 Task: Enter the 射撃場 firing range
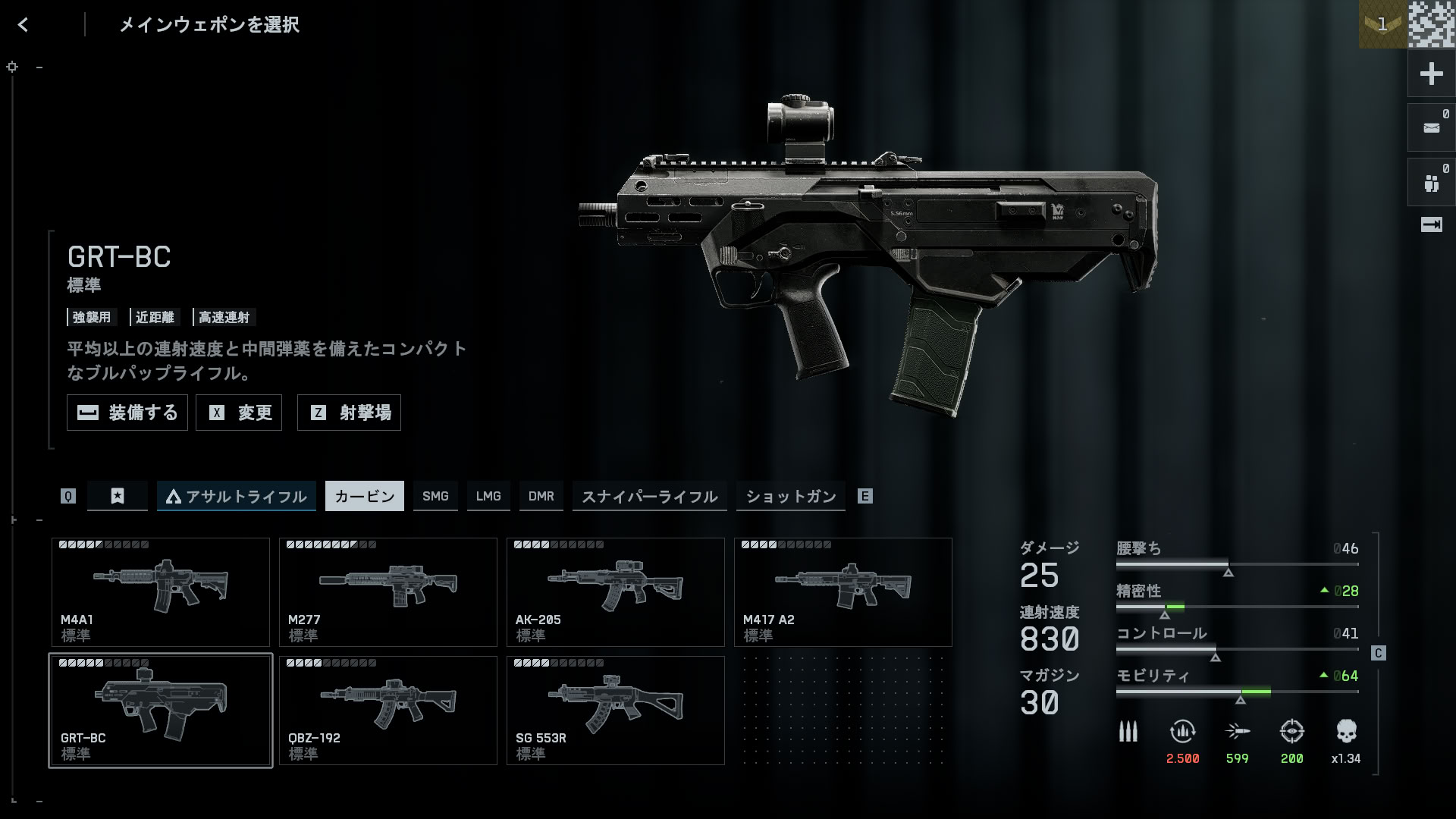point(349,413)
